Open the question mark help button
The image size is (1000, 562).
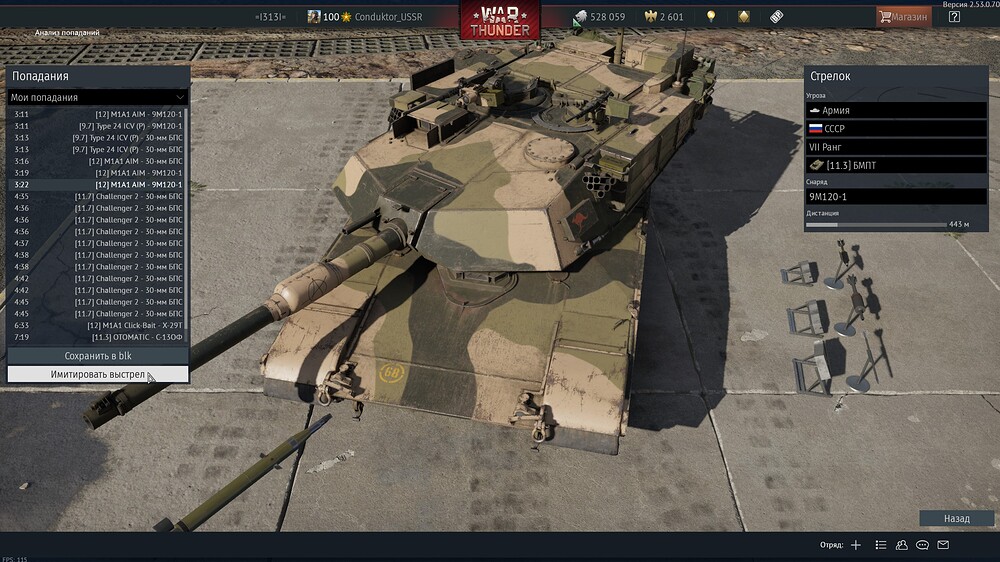pyautogui.click(x=954, y=17)
